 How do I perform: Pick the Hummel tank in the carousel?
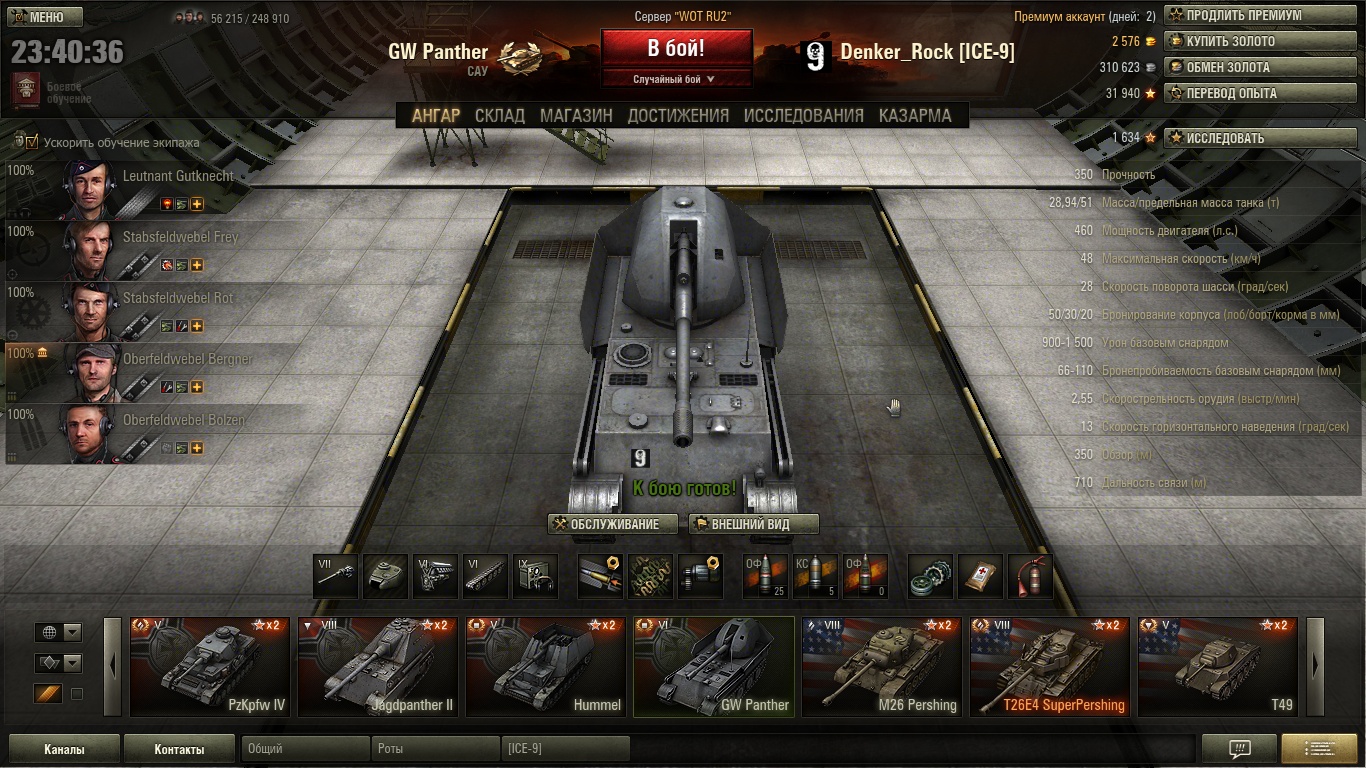(547, 667)
